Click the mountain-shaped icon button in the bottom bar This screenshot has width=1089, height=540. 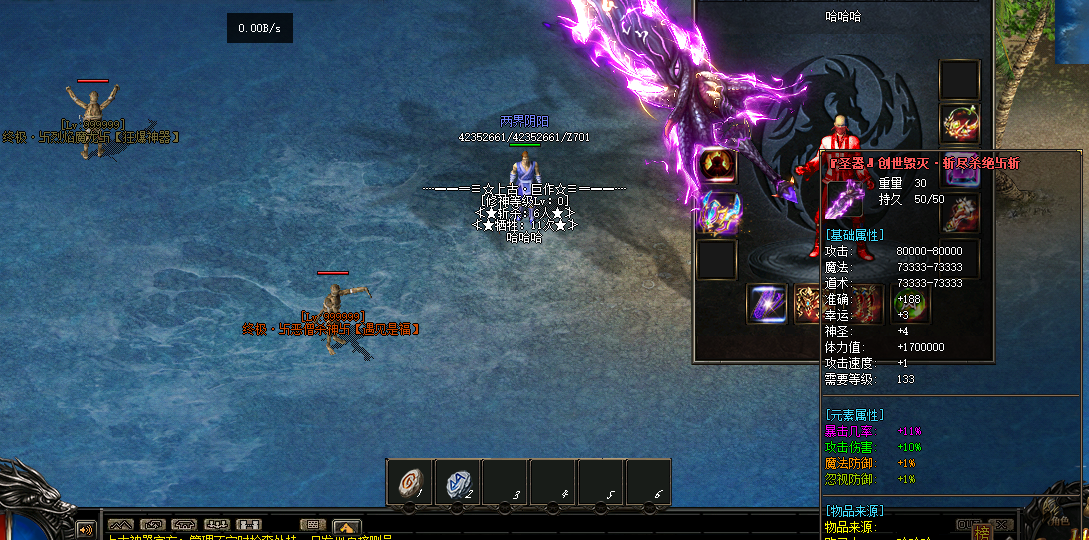120,524
